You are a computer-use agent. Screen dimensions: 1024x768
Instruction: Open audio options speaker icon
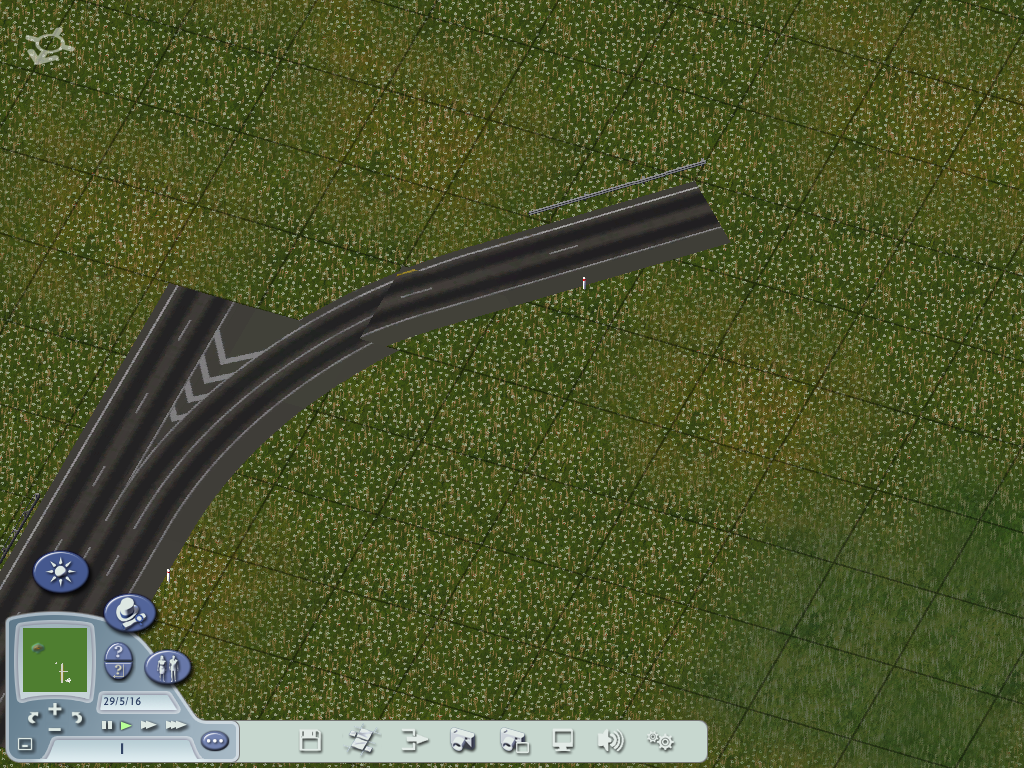pos(610,741)
